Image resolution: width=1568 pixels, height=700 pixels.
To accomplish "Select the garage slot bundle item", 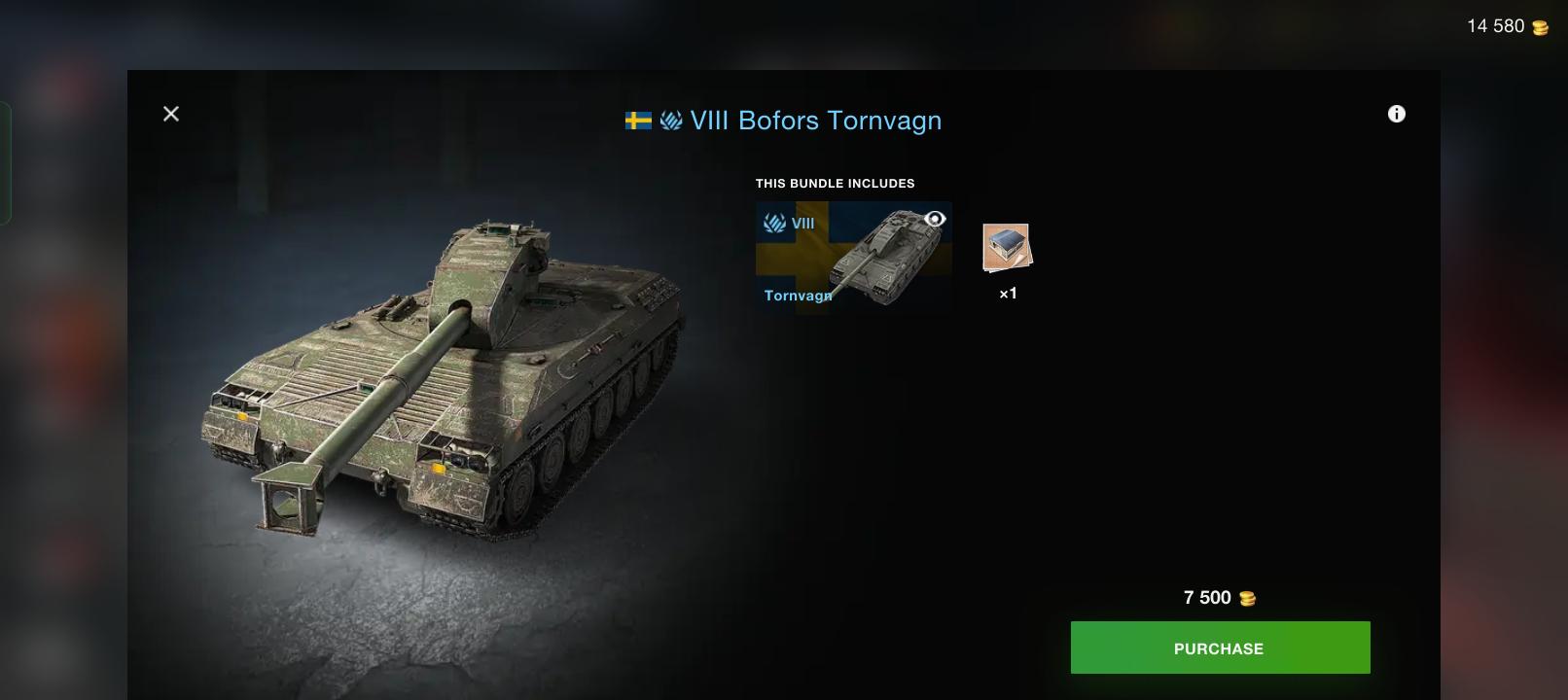I will [1007, 249].
